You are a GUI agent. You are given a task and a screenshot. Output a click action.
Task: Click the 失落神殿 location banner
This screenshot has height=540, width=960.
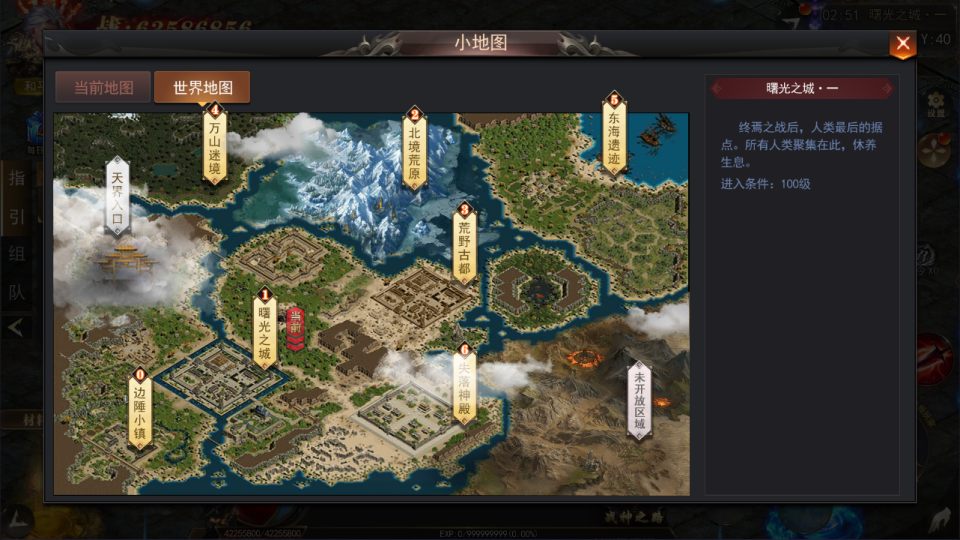pos(463,386)
